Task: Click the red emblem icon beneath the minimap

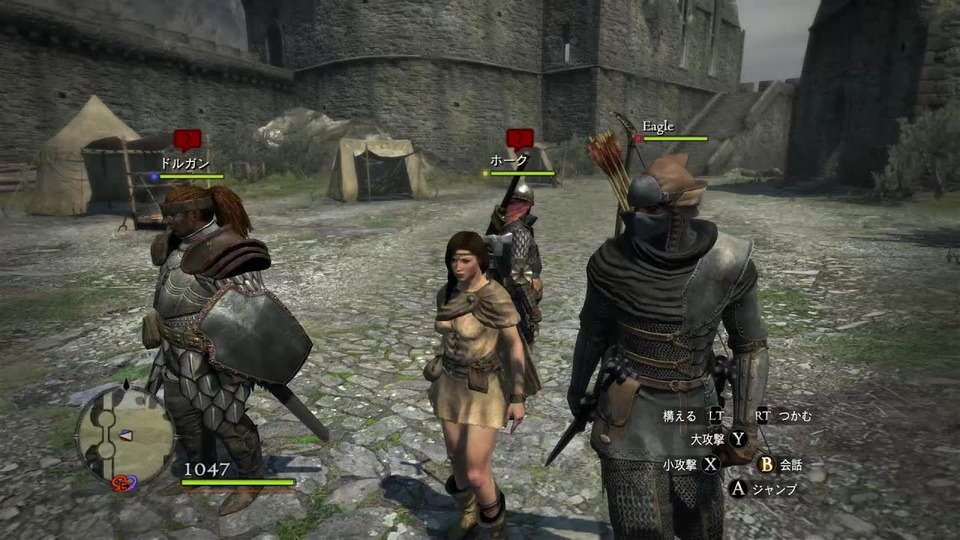Action: click(124, 483)
